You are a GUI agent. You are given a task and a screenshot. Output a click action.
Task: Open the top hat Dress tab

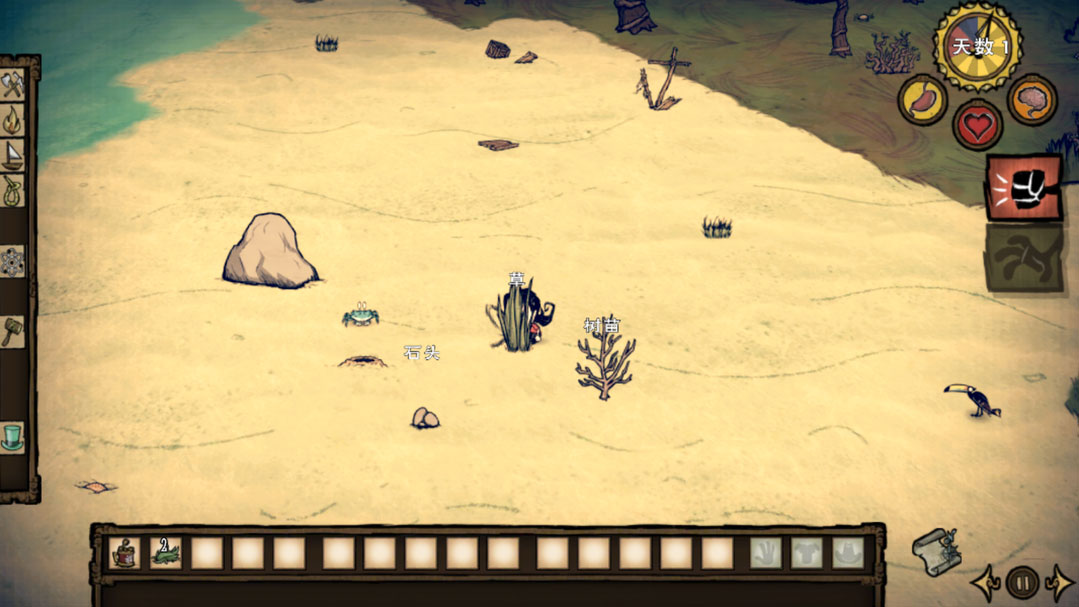point(13,437)
